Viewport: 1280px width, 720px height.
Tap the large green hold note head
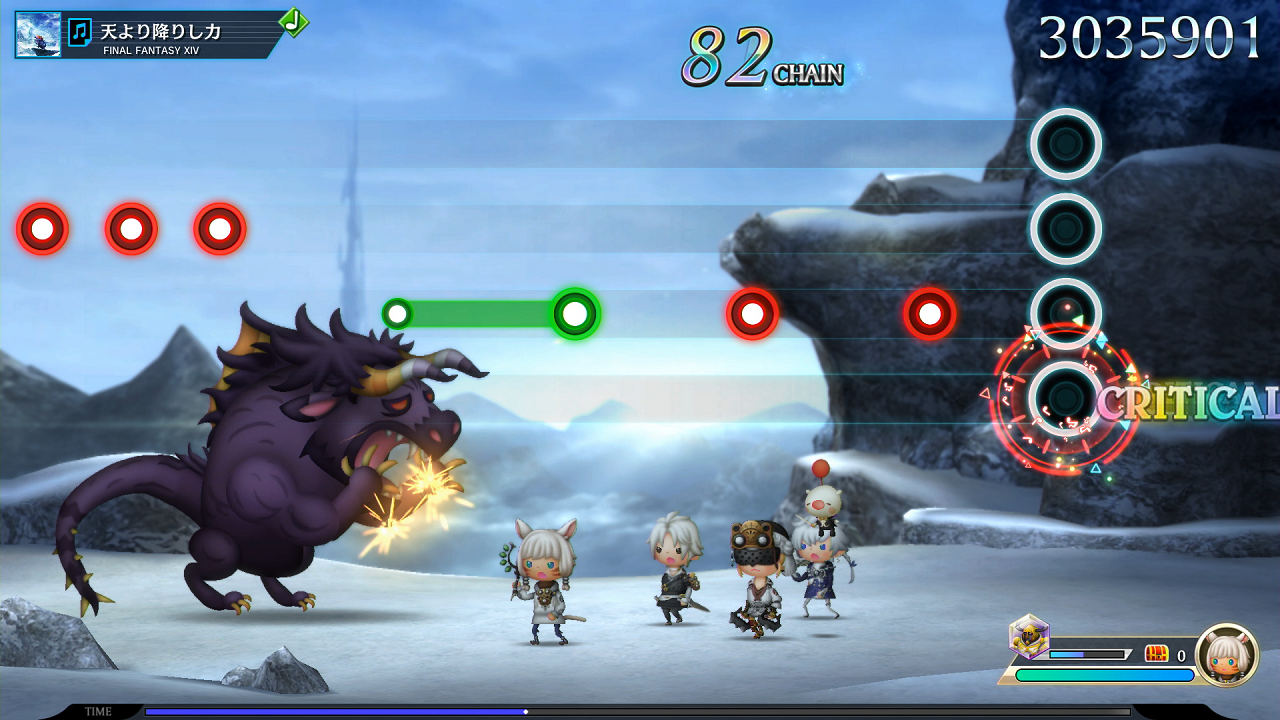coord(575,314)
